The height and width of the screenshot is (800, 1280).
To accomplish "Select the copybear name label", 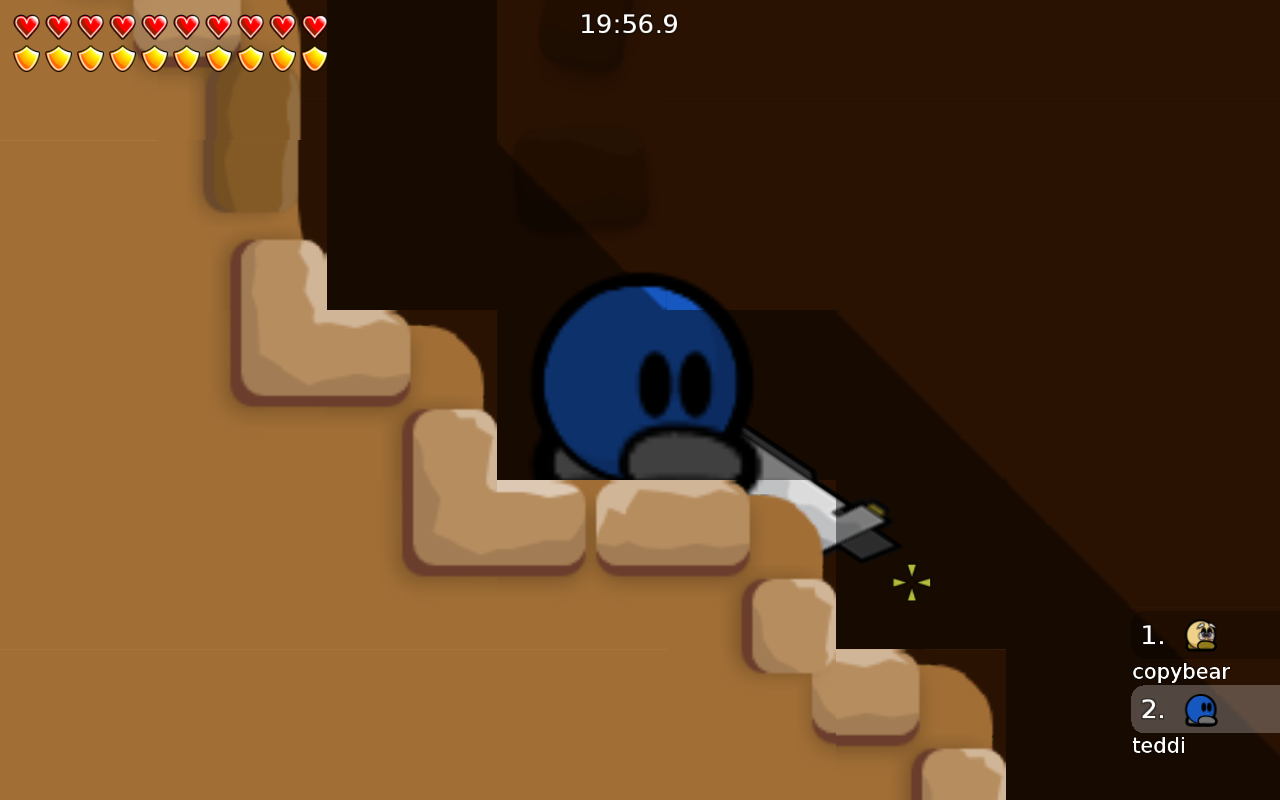I will point(1181,671).
